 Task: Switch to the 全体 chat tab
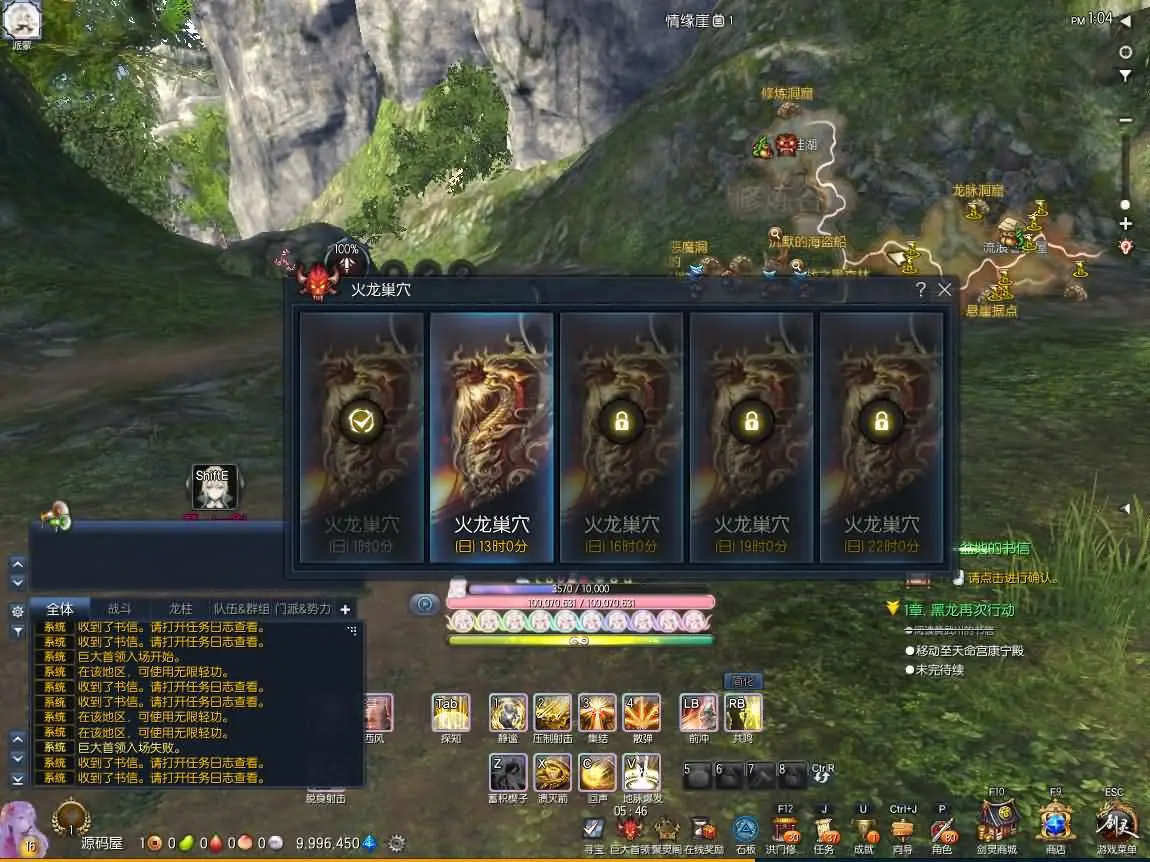60,609
